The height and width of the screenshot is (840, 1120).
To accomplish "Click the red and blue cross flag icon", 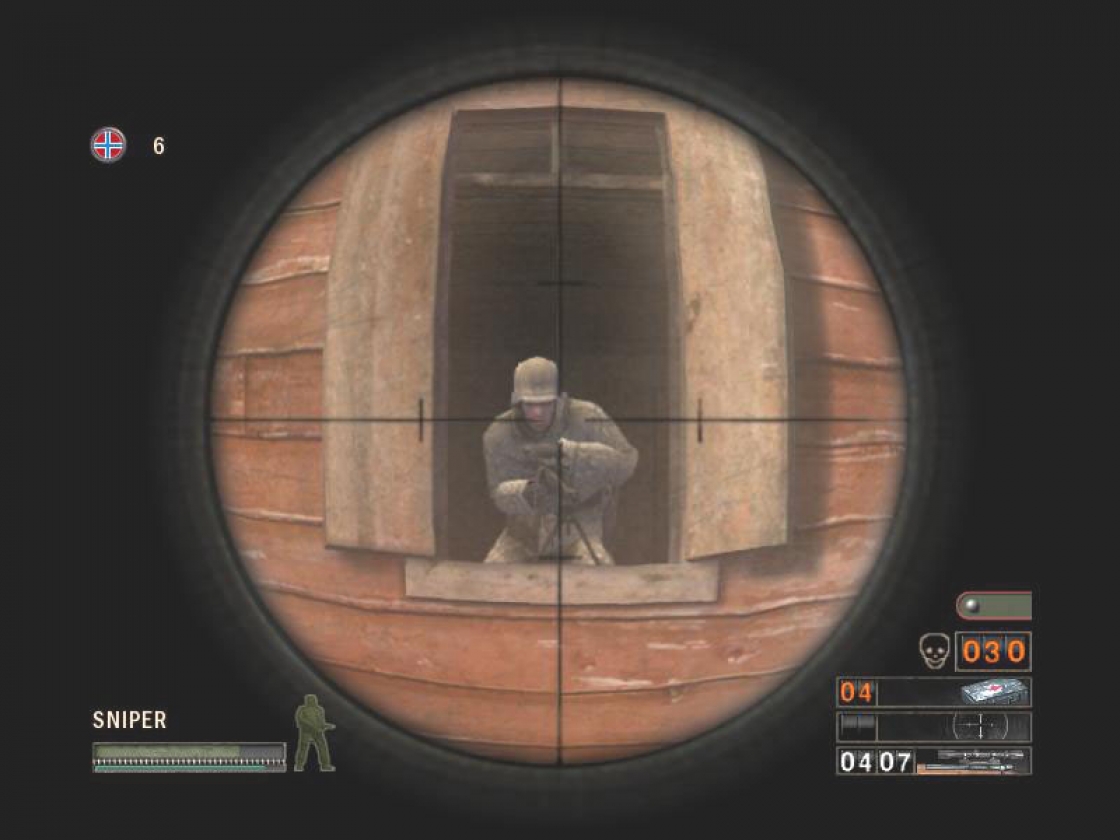I will pyautogui.click(x=108, y=146).
